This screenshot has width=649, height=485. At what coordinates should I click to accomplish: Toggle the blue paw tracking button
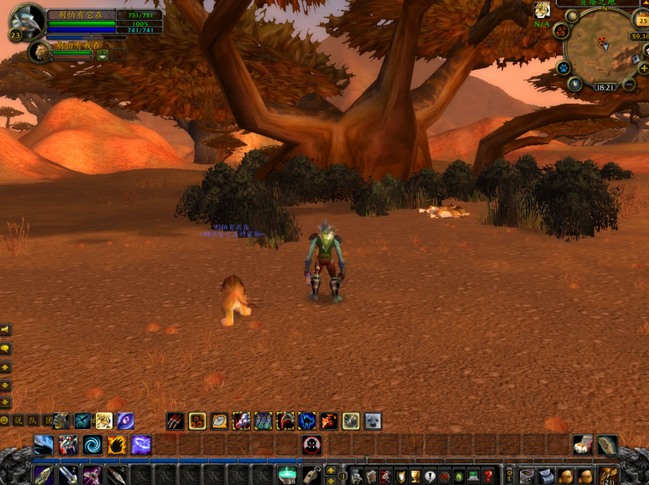pyautogui.click(x=564, y=68)
